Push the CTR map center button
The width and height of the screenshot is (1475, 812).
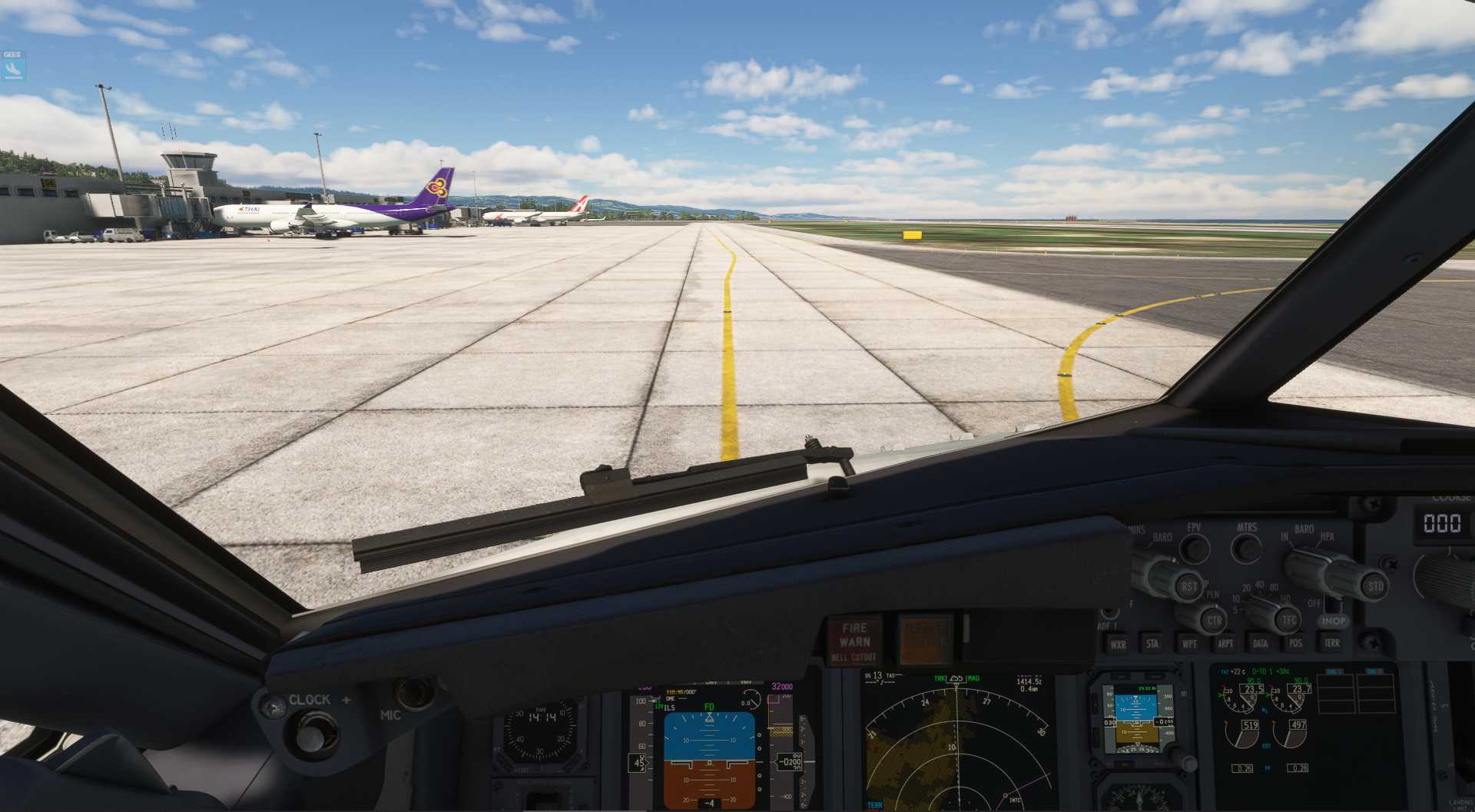[x=1213, y=620]
